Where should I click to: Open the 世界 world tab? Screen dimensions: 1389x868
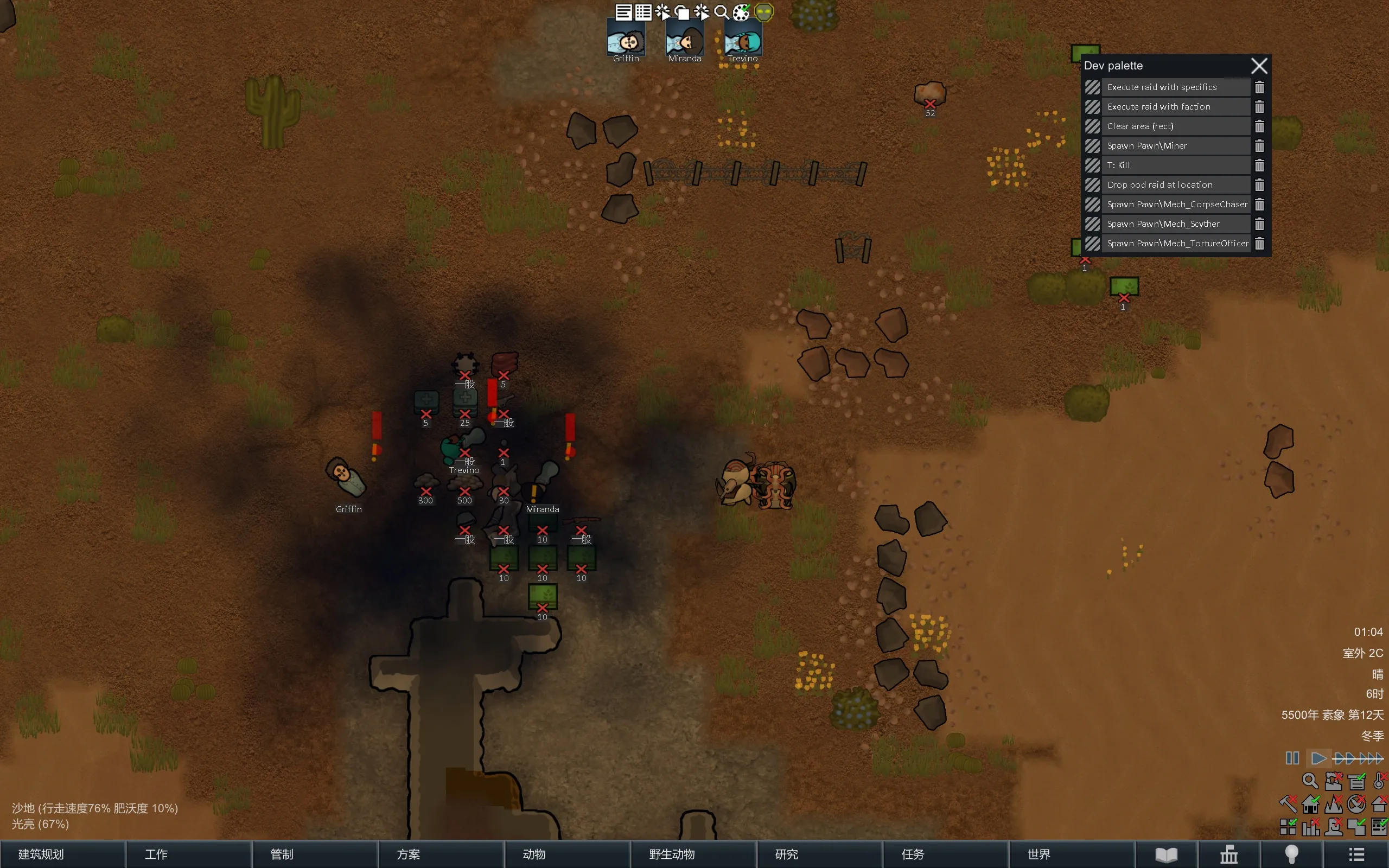pos(1071,854)
